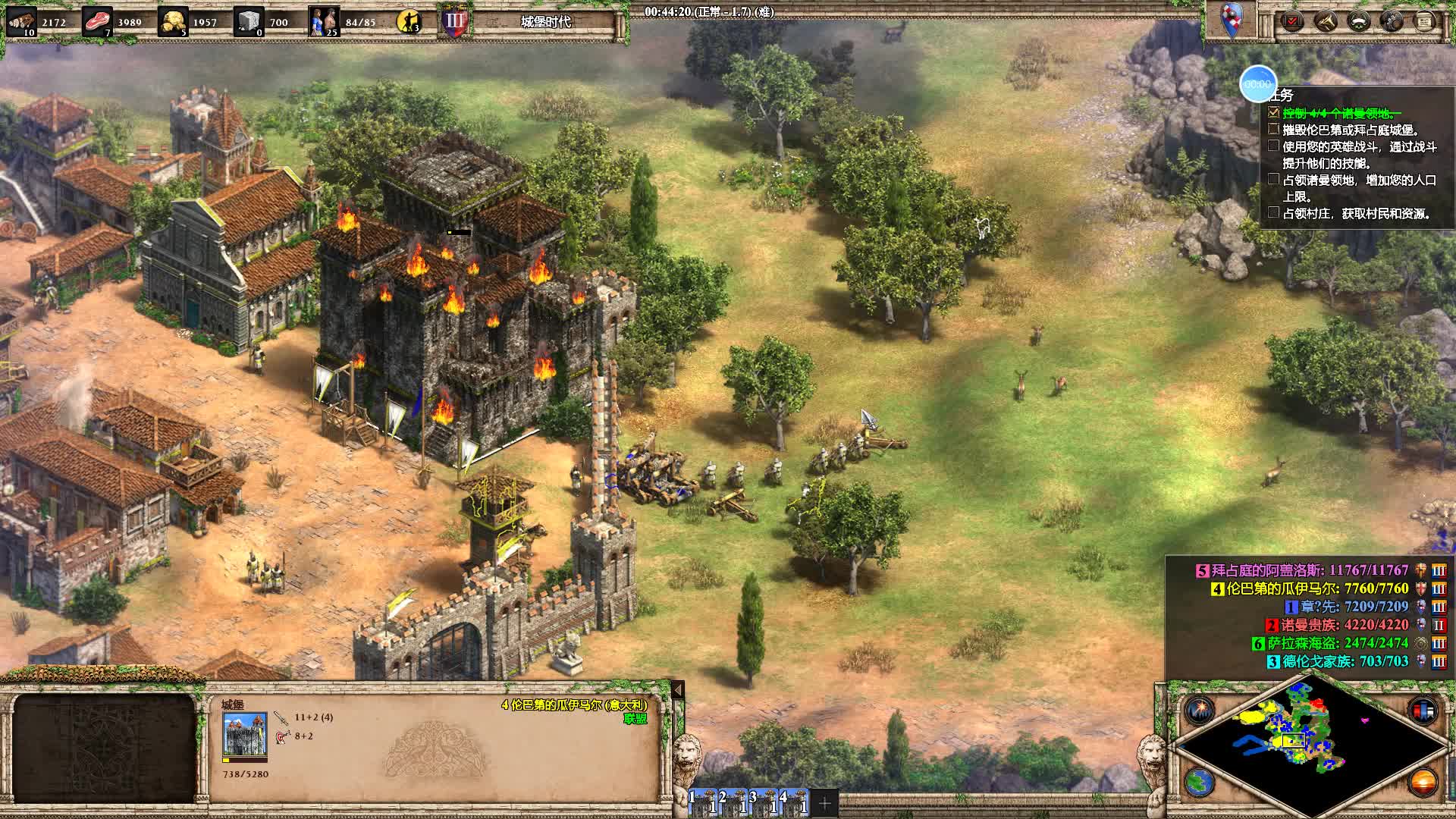
Task: Open the tech tree button
Action: pyautogui.click(x=1392, y=21)
